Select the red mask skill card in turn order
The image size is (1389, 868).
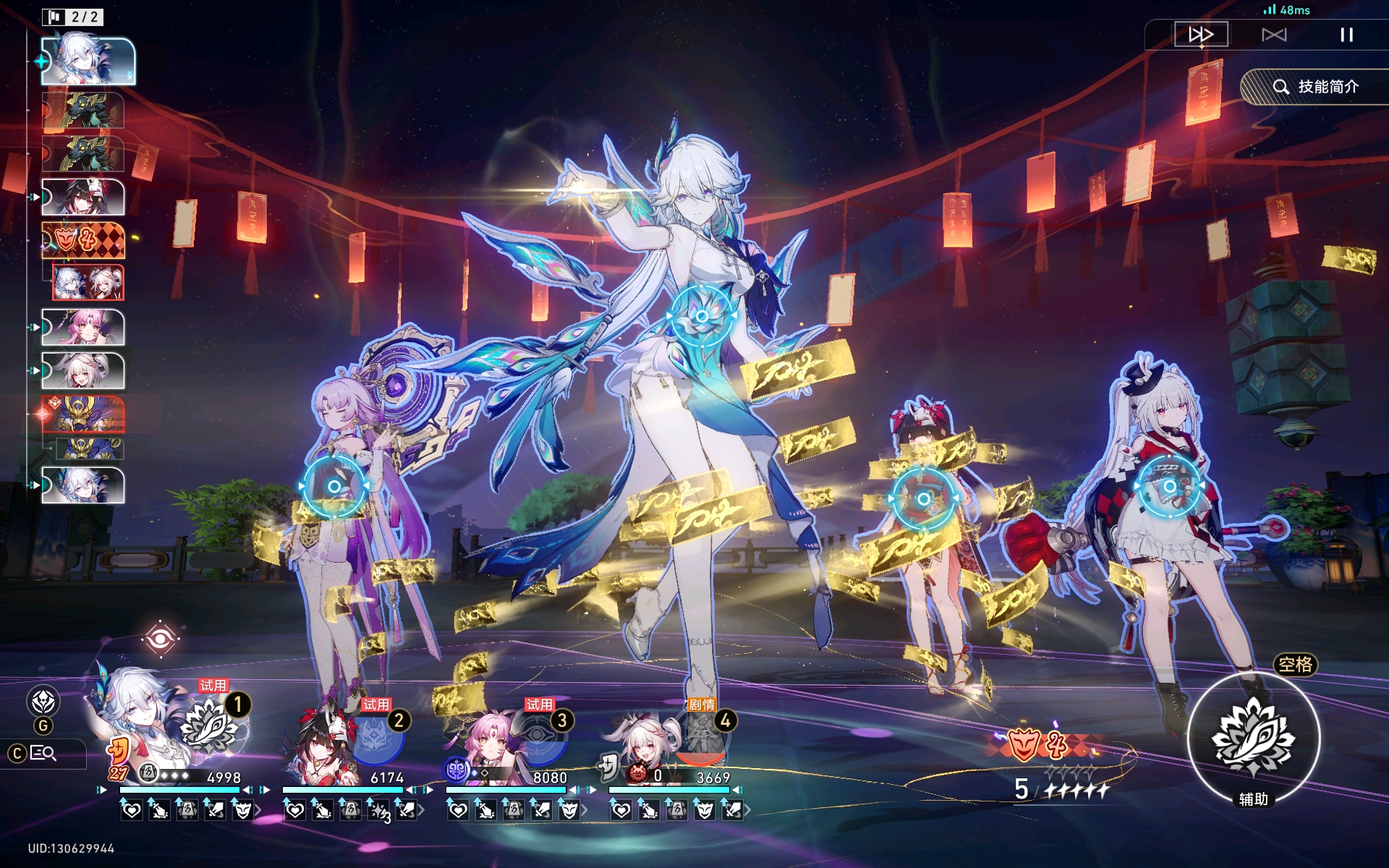(83, 240)
